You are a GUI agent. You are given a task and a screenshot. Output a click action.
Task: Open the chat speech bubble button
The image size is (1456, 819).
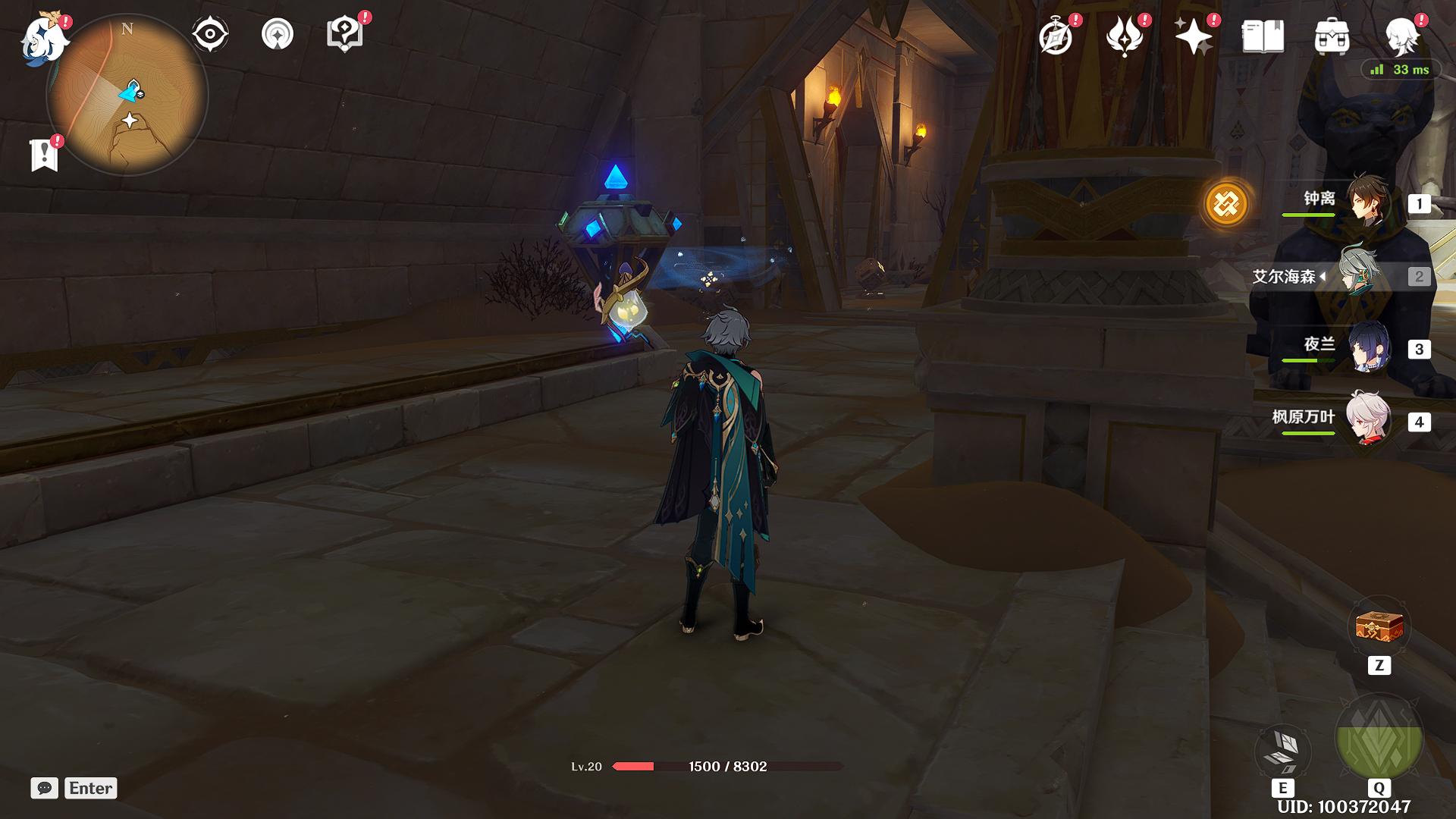tap(45, 788)
